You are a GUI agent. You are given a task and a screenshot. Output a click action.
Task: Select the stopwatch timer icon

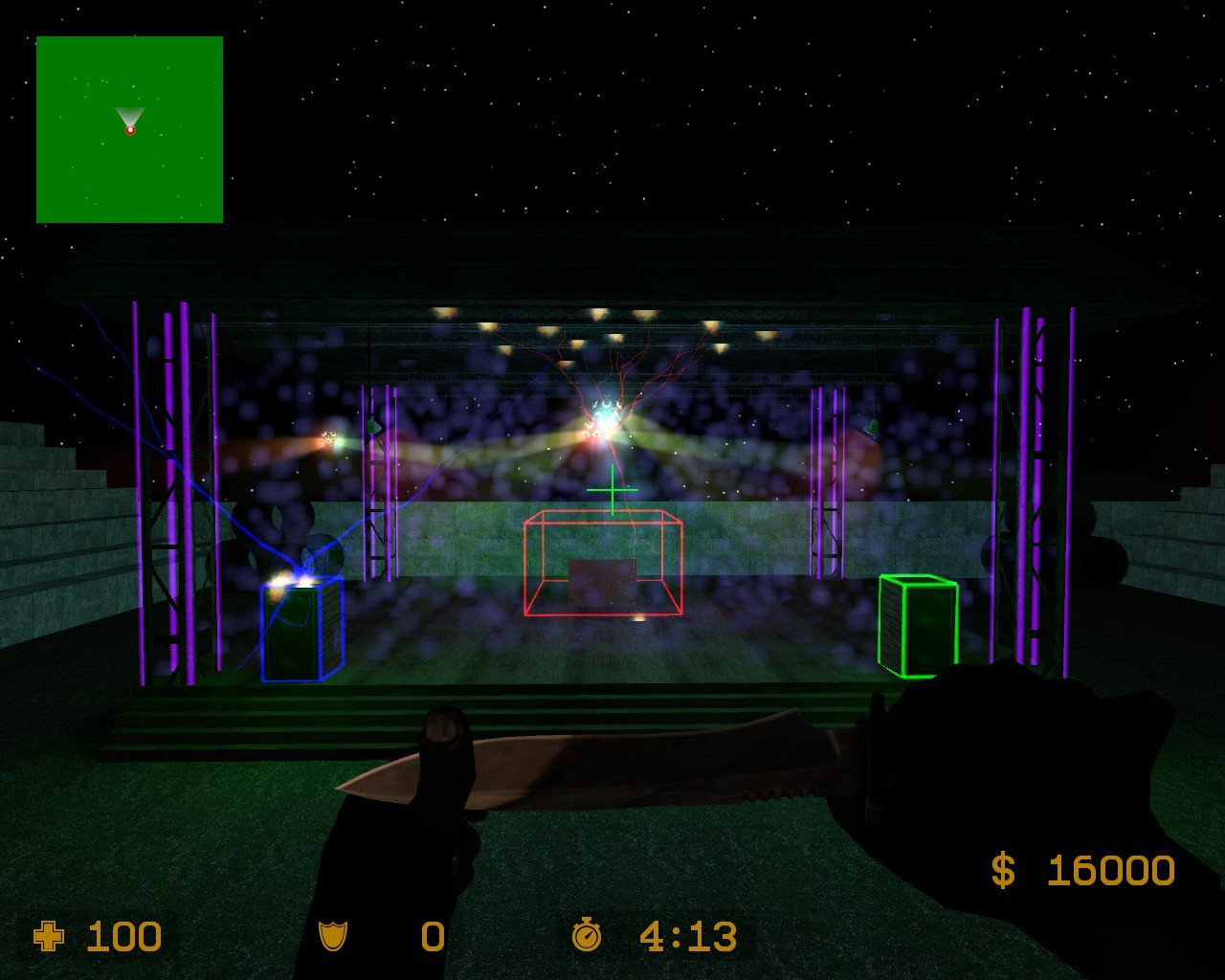[x=590, y=934]
